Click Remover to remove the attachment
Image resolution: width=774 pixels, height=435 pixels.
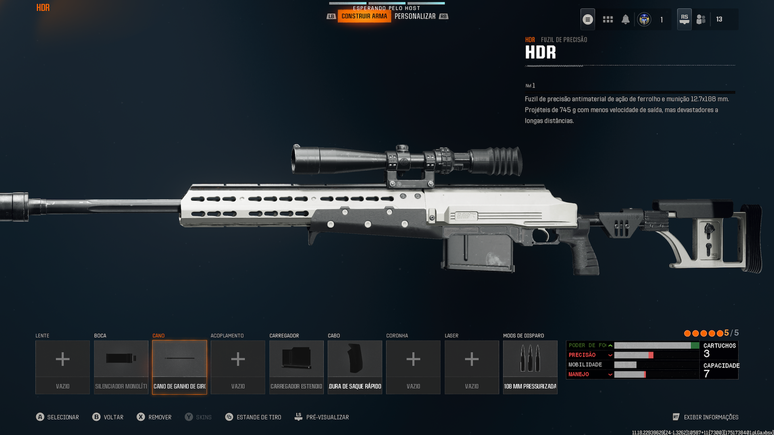point(158,417)
